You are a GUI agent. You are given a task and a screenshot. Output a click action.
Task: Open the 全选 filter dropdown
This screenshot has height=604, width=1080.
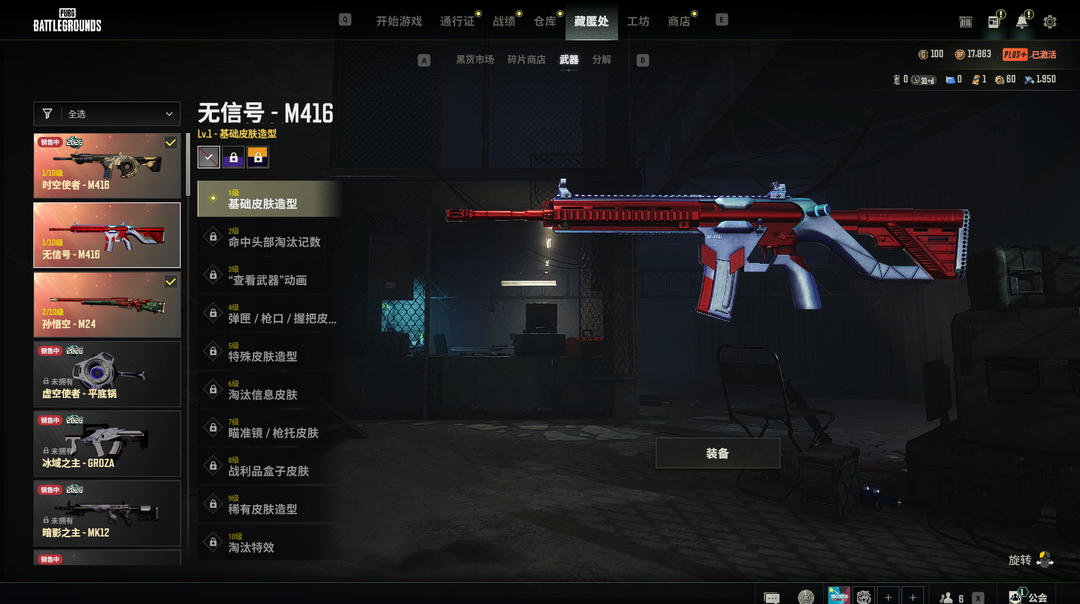pyautogui.click(x=107, y=114)
